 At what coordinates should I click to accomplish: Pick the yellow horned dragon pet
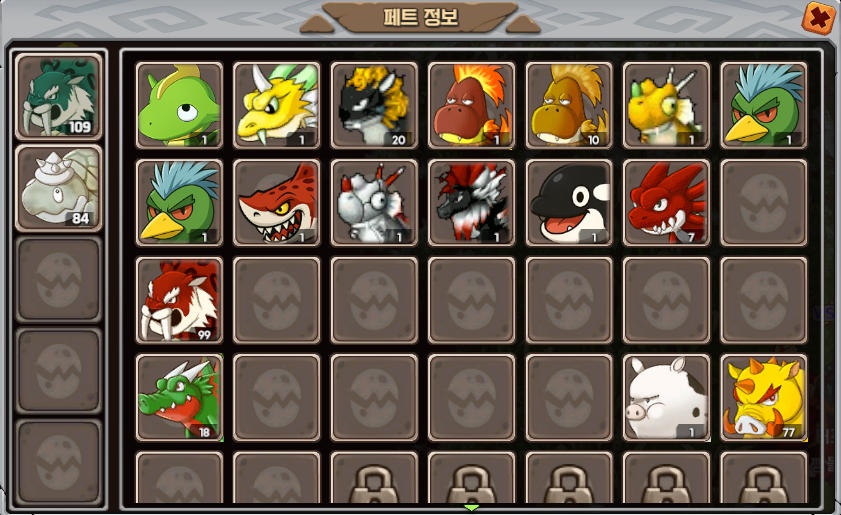(x=276, y=105)
